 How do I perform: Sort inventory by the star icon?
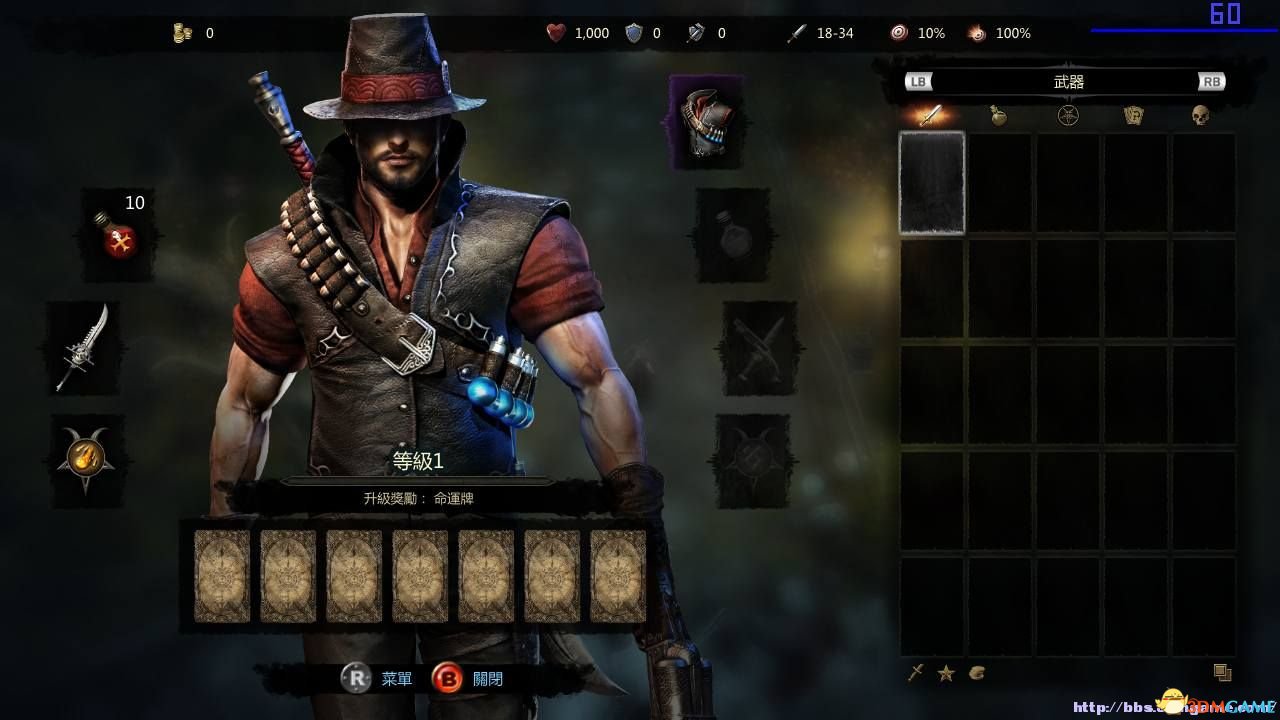click(x=946, y=673)
